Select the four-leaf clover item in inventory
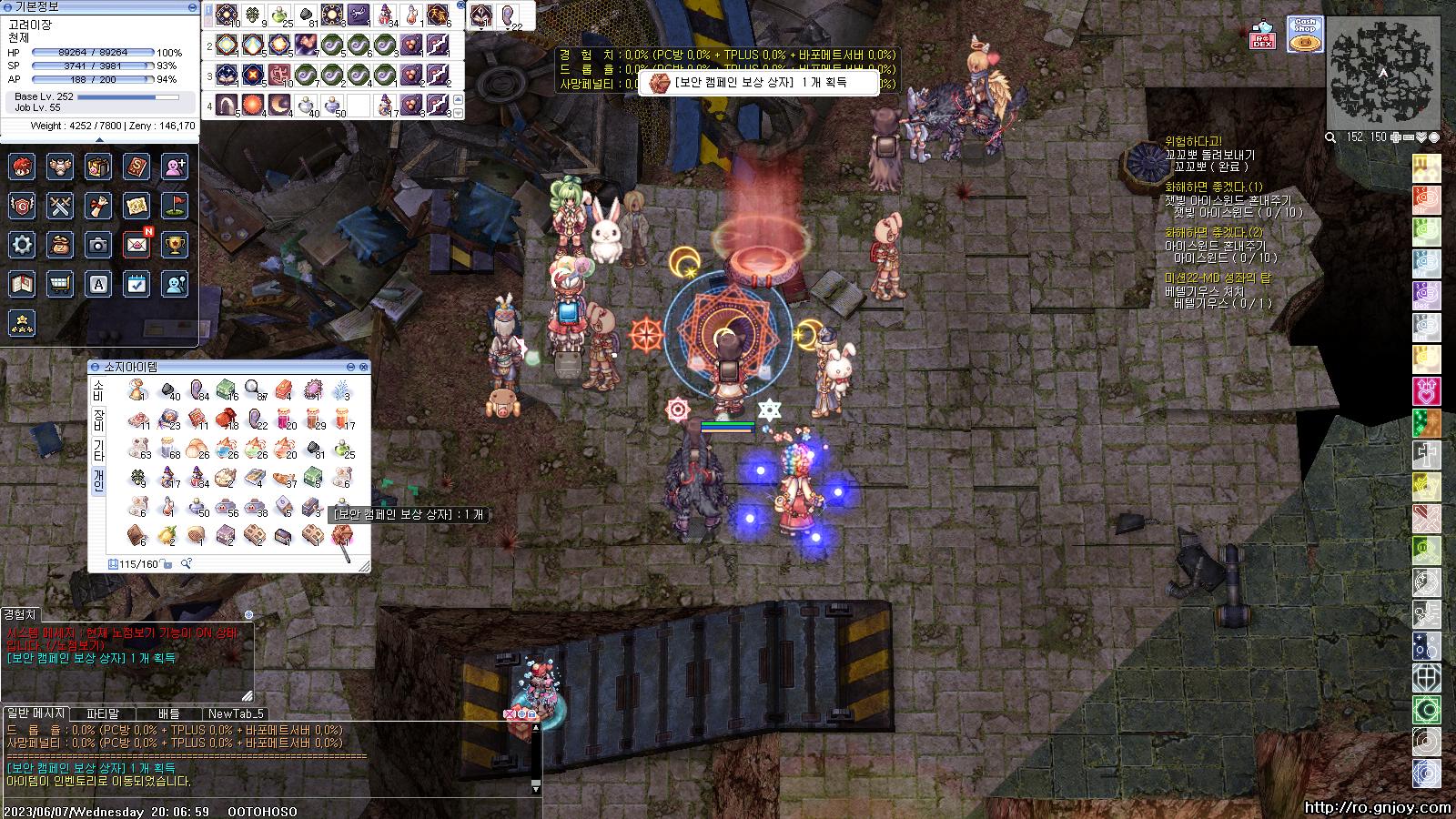This screenshot has width=1456, height=819. click(137, 477)
